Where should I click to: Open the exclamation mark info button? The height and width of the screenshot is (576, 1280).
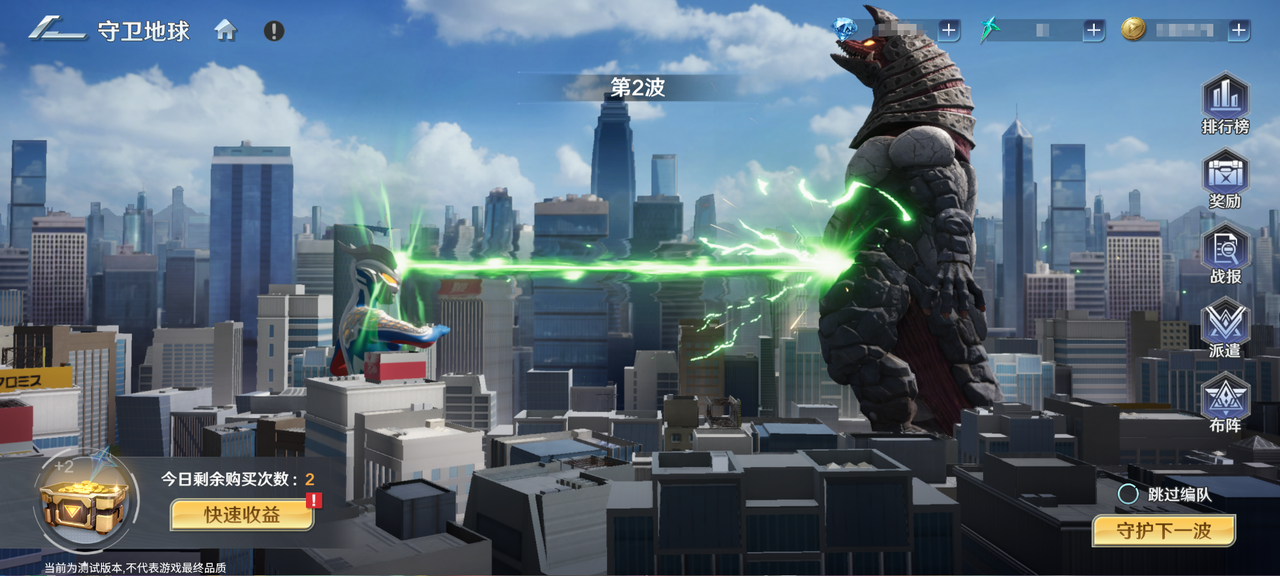point(274,30)
